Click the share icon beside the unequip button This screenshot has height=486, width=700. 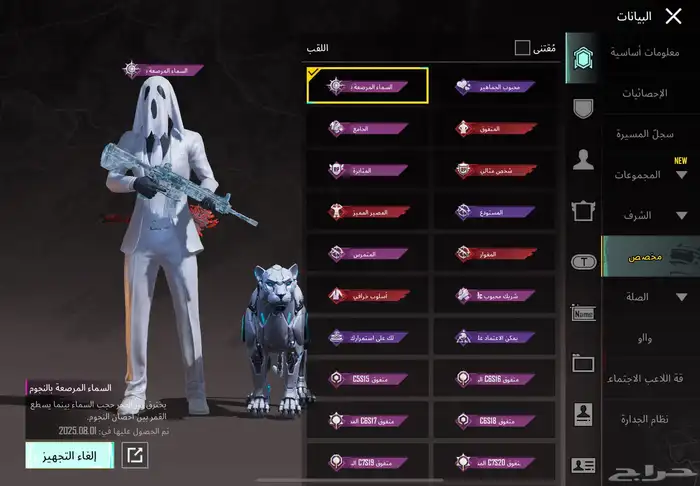134,456
